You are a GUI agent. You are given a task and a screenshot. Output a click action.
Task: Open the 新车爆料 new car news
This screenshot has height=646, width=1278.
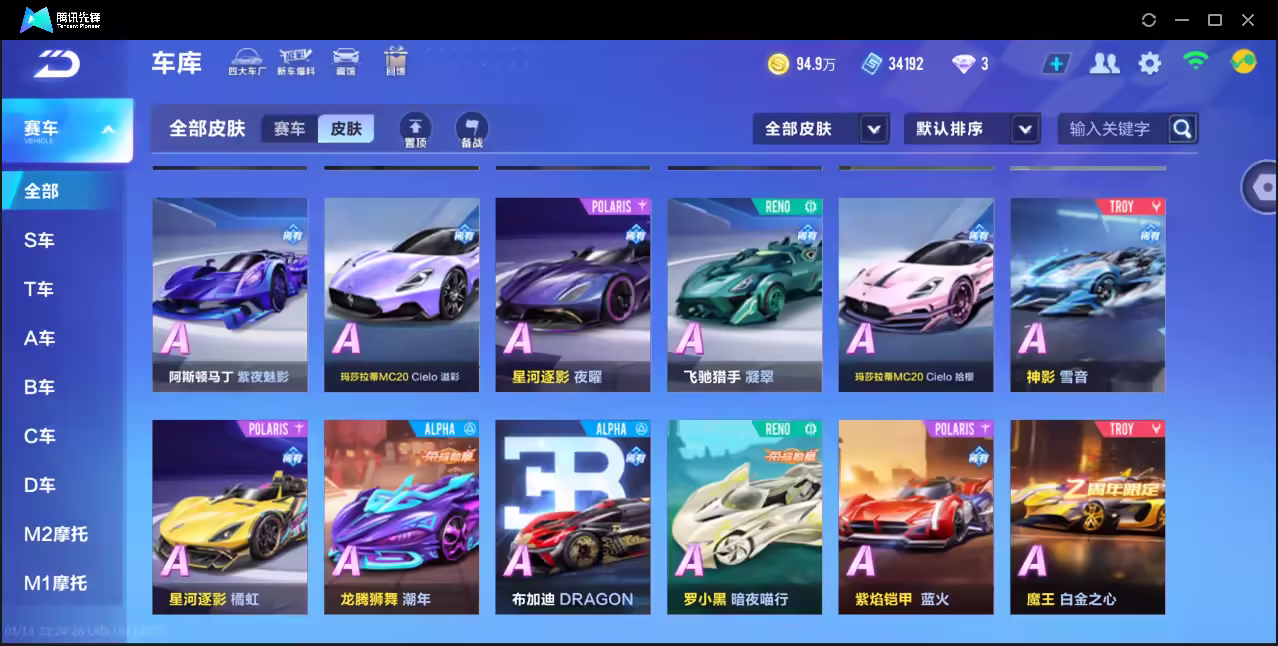click(296, 61)
